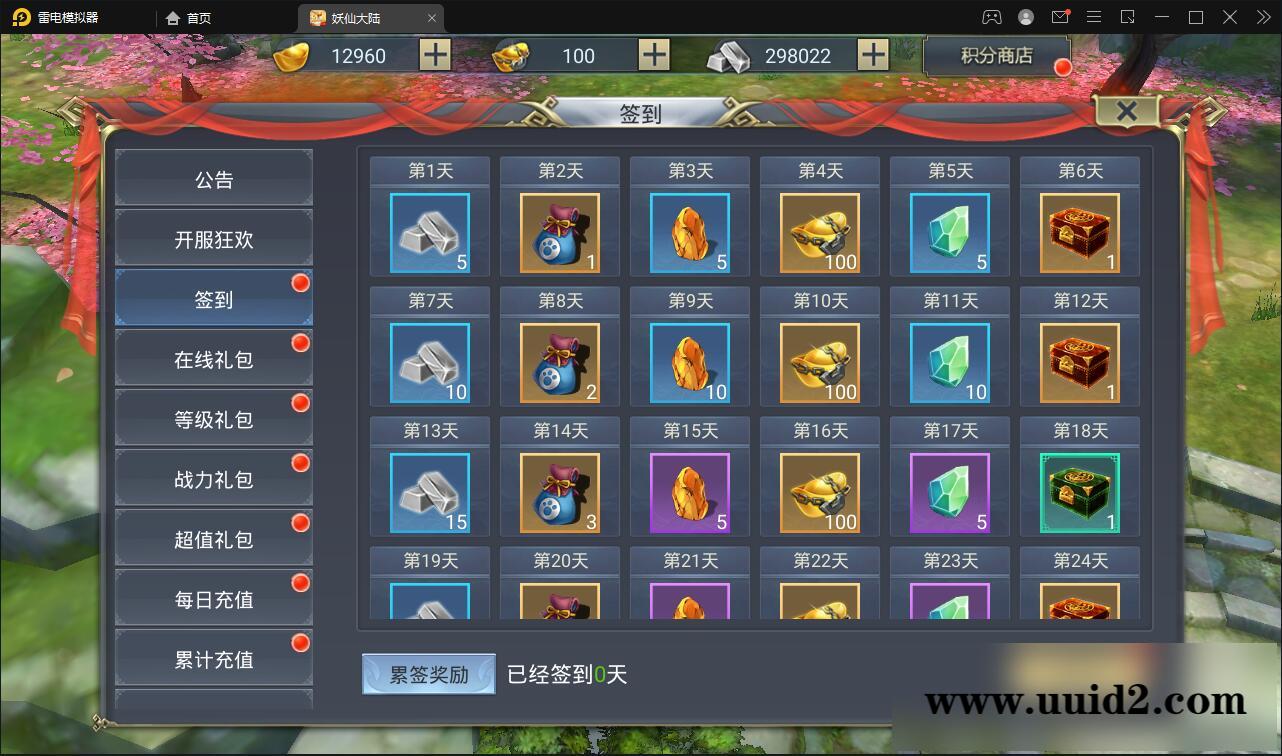Open the Day 6 treasure chest reward

[x=1079, y=233]
